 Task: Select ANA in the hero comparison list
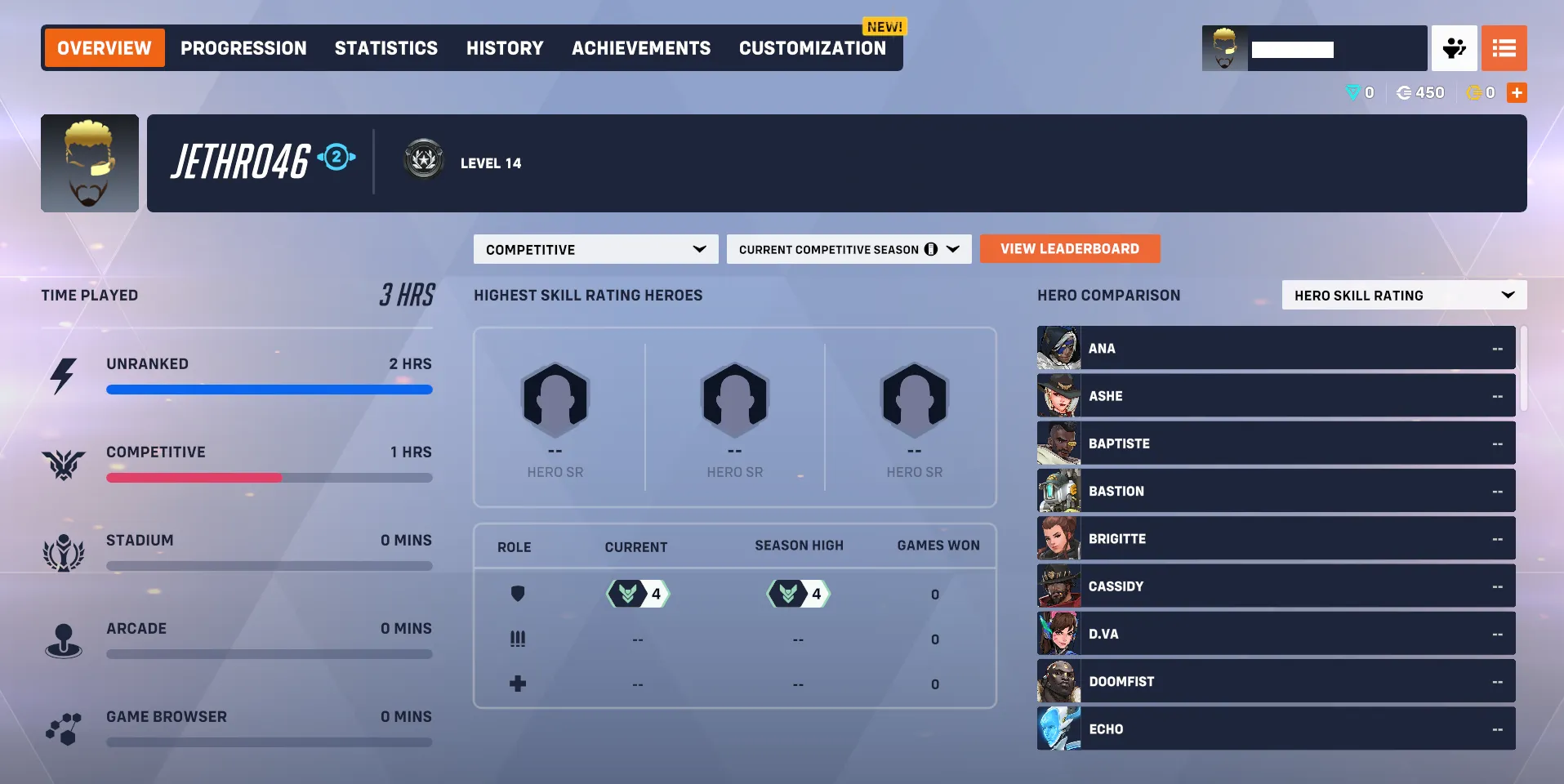(x=1274, y=347)
